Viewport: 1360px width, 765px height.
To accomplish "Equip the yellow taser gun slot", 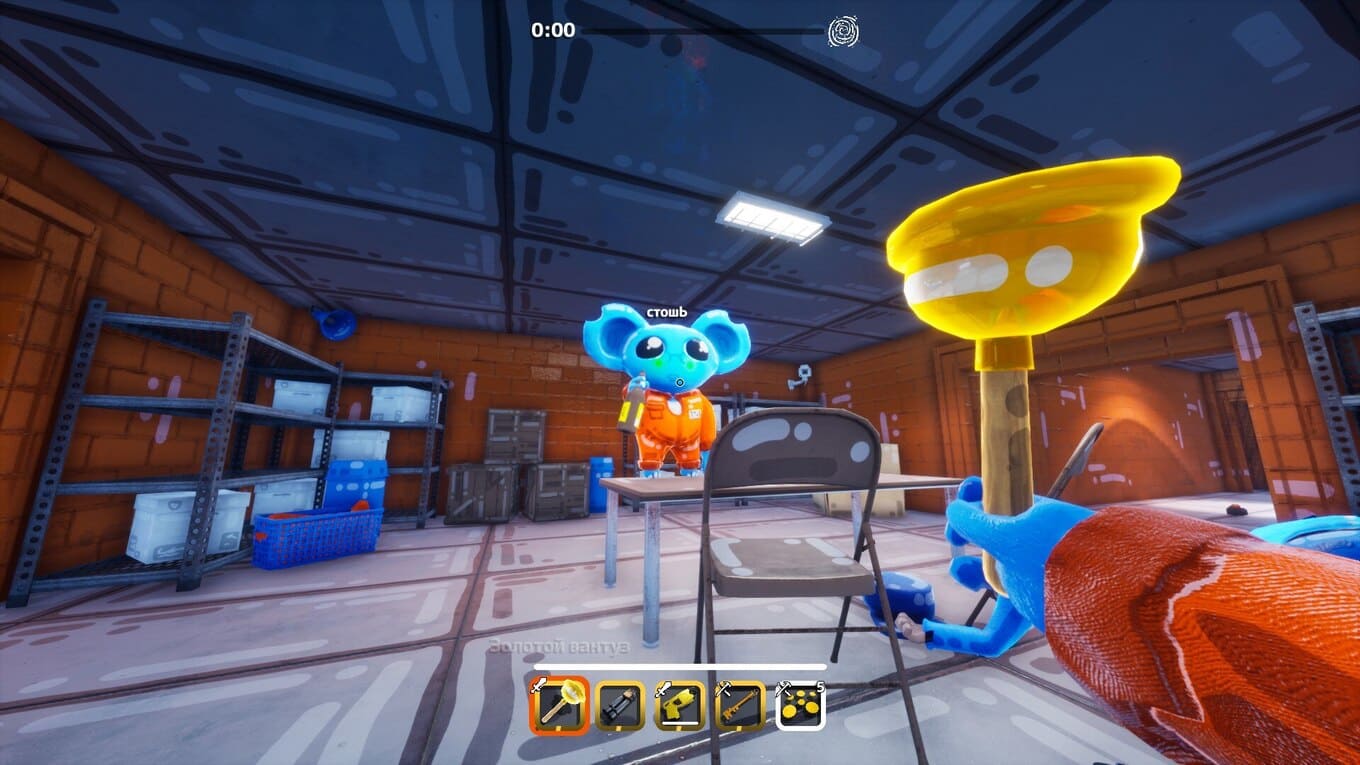I will 680,706.
